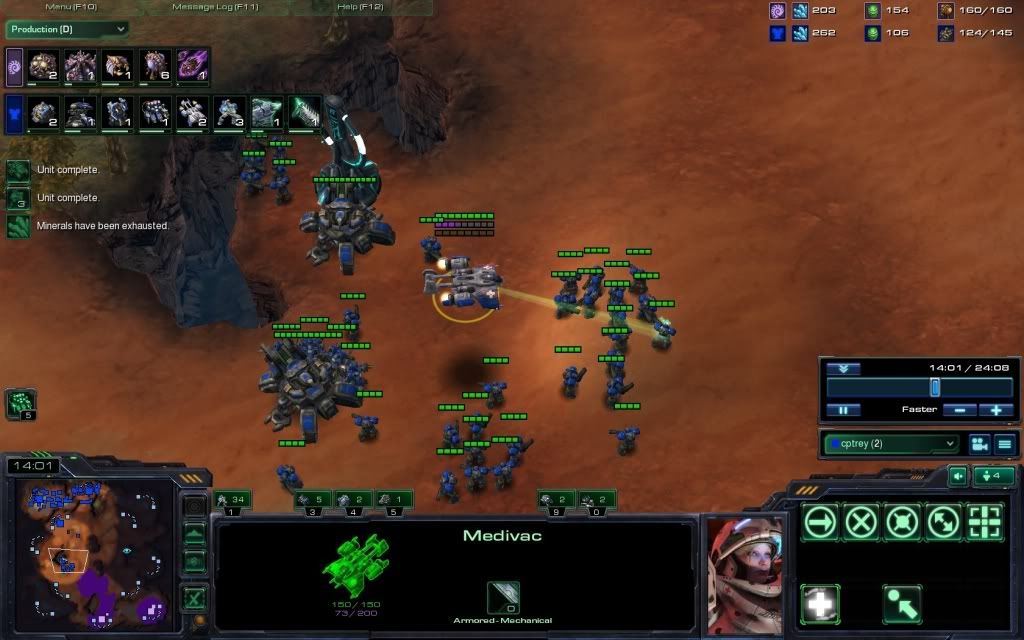Decrease replay speed with minus button
The image size is (1024, 640).
click(x=960, y=410)
